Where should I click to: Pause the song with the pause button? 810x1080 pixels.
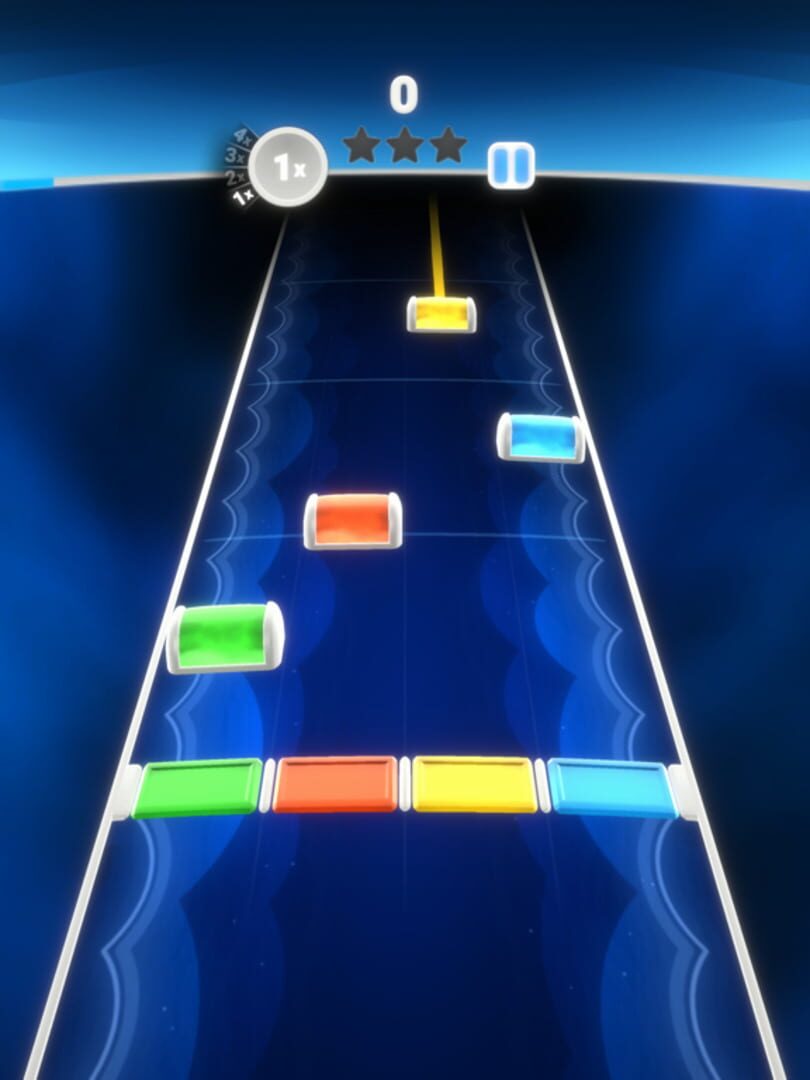point(511,165)
